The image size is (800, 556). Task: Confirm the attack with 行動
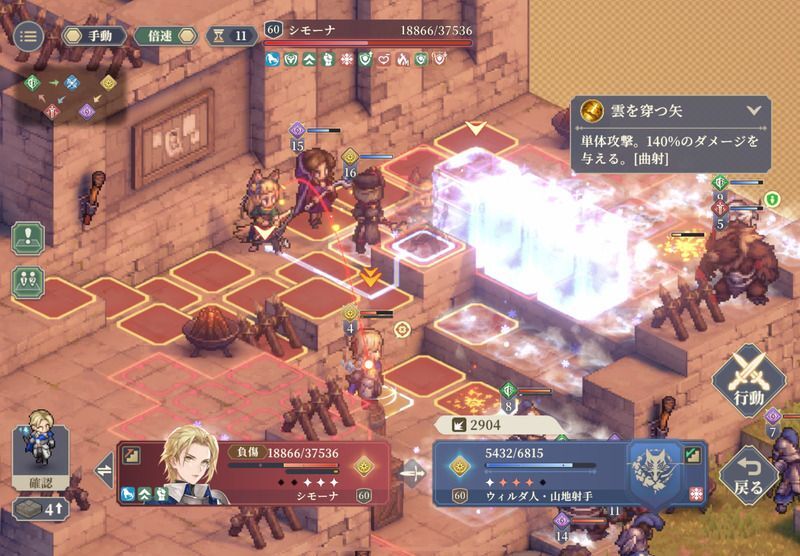(x=747, y=378)
